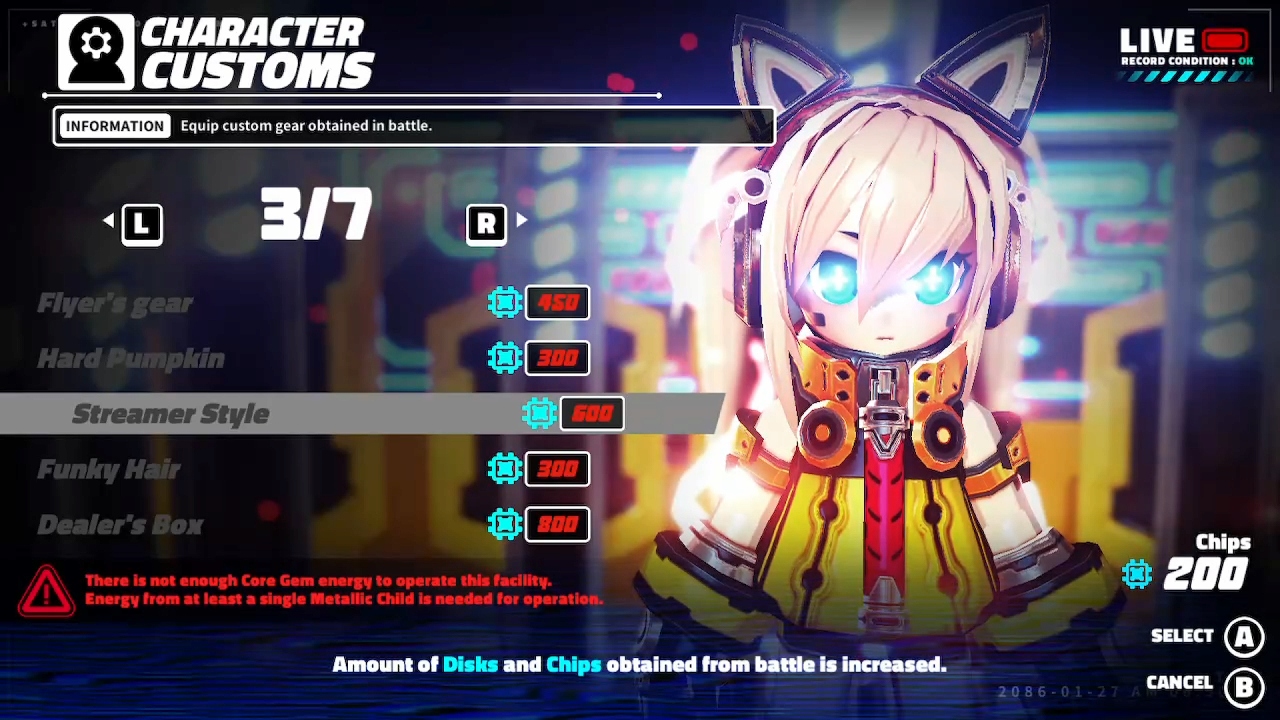Select the Dealer's Box gear option
The width and height of the screenshot is (1280, 720).
[120, 524]
